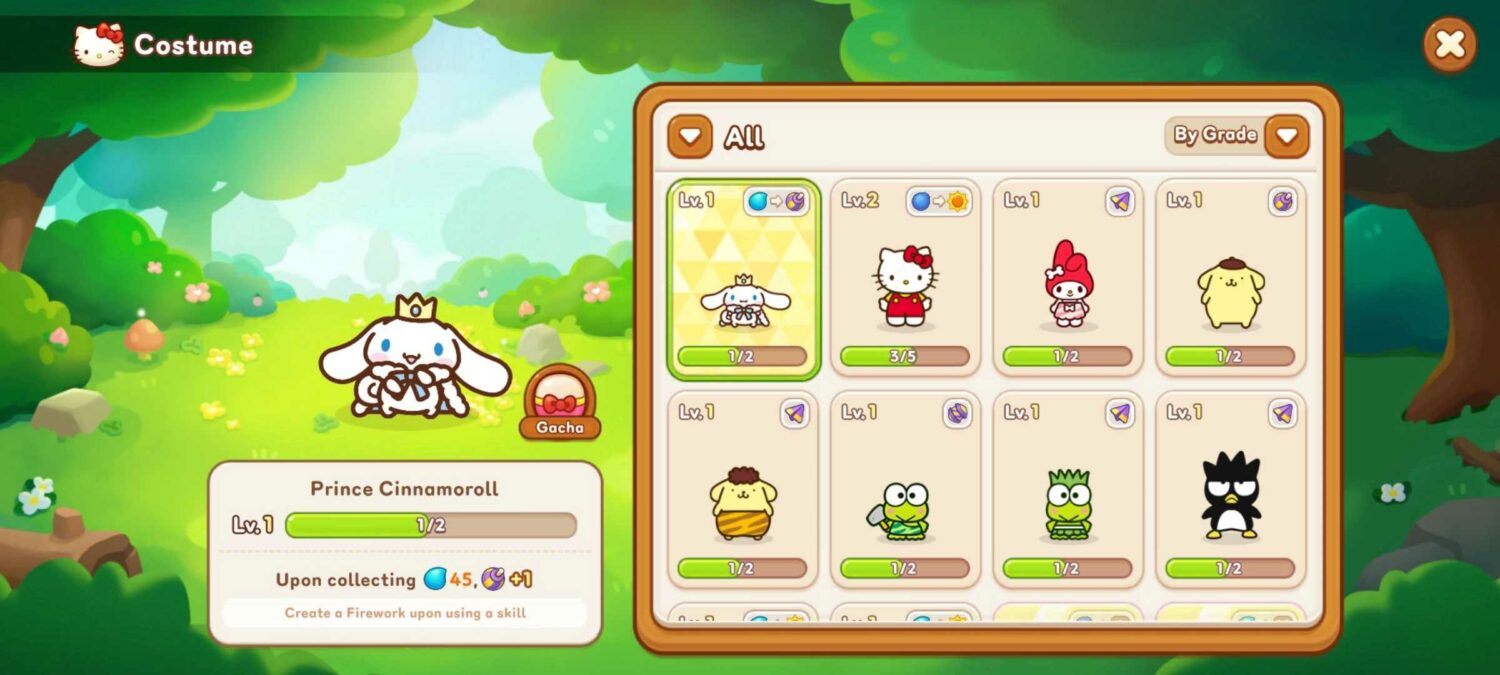Open the By Grade sort dropdown
Viewport: 1500px width, 675px height.
[x=1286, y=136]
